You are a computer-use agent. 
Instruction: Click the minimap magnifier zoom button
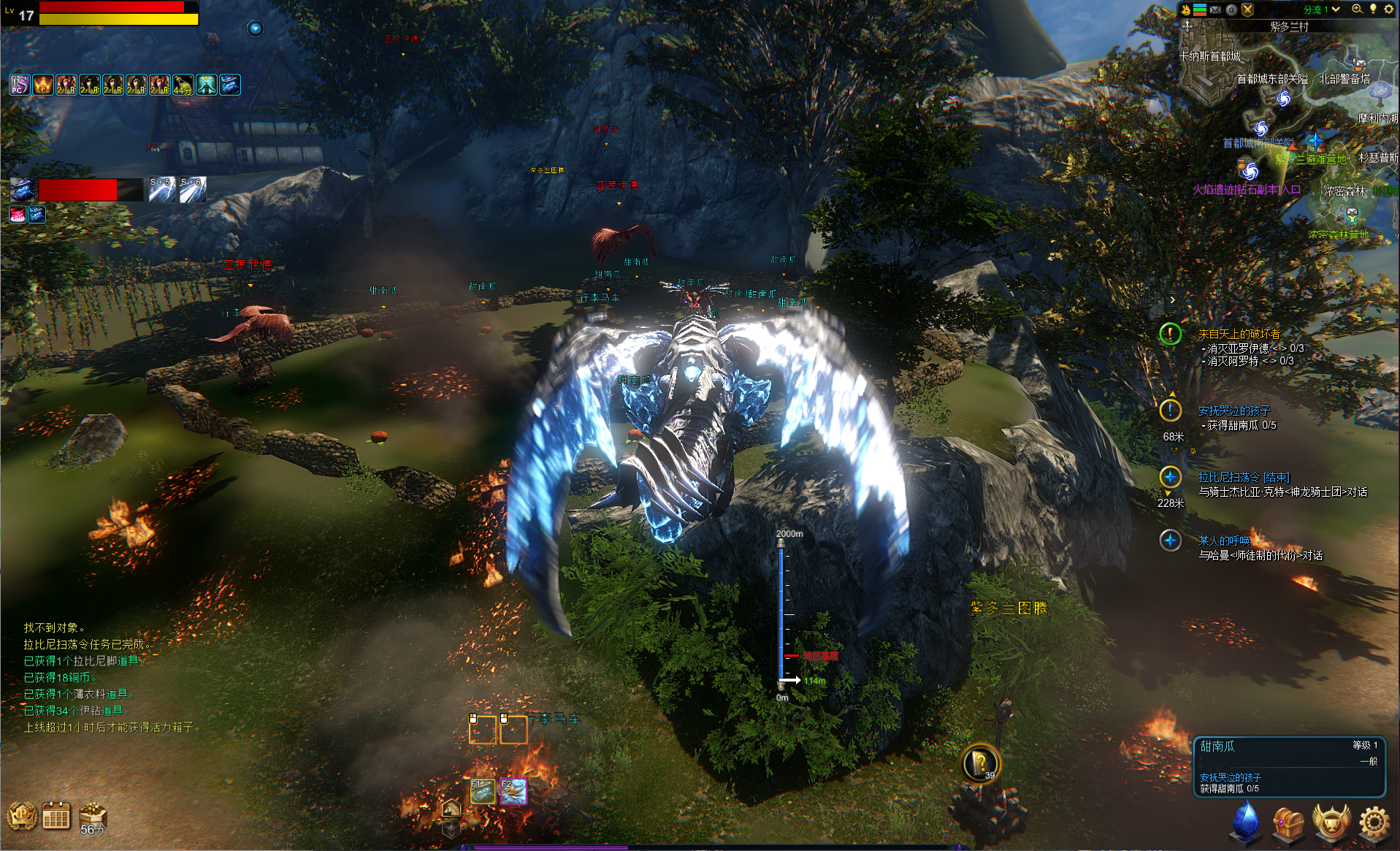click(x=1357, y=9)
